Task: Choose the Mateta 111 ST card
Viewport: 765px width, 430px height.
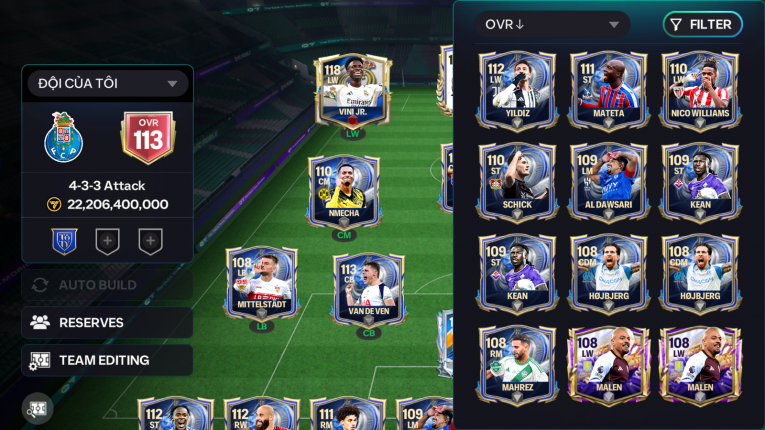Action: (x=609, y=90)
